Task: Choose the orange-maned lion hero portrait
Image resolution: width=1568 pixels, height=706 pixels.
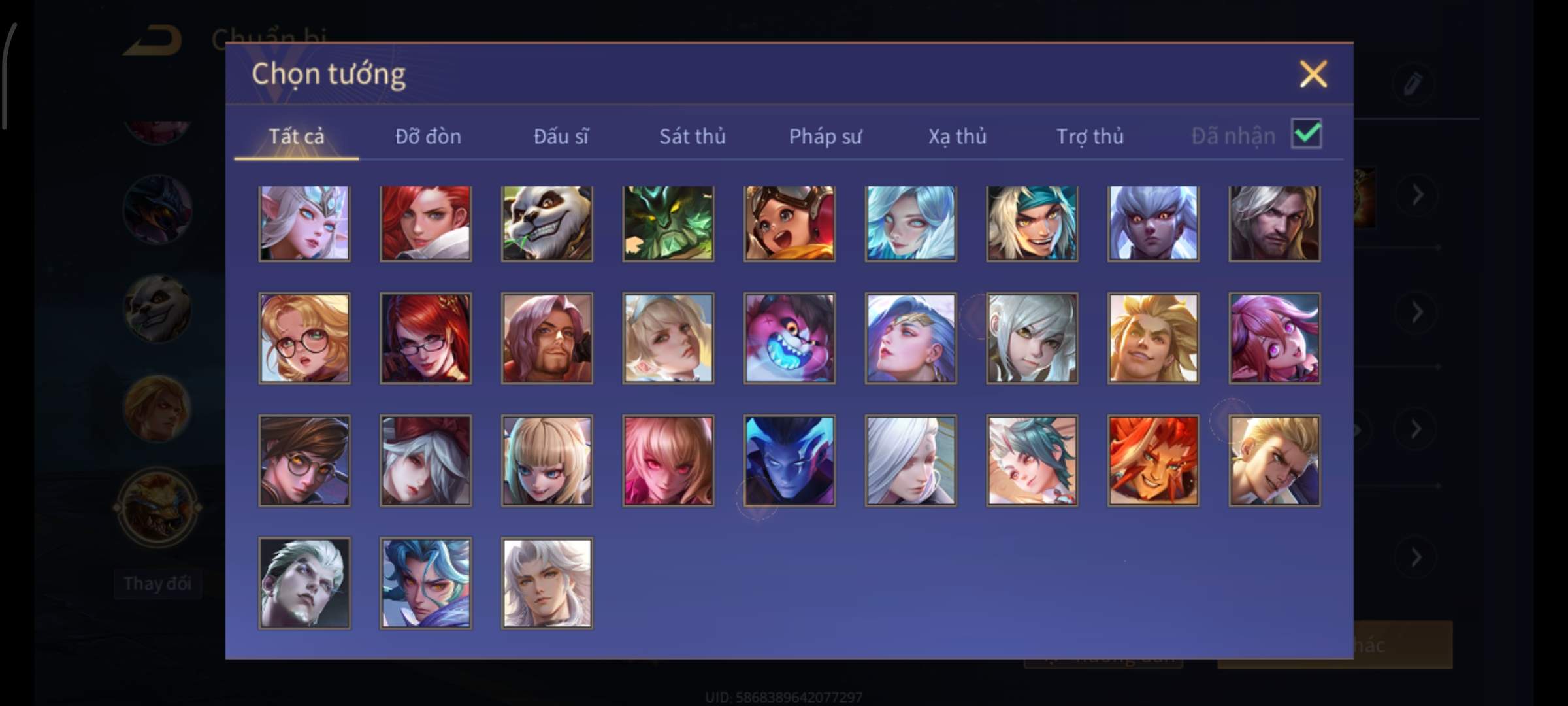Action: pyautogui.click(x=1153, y=461)
